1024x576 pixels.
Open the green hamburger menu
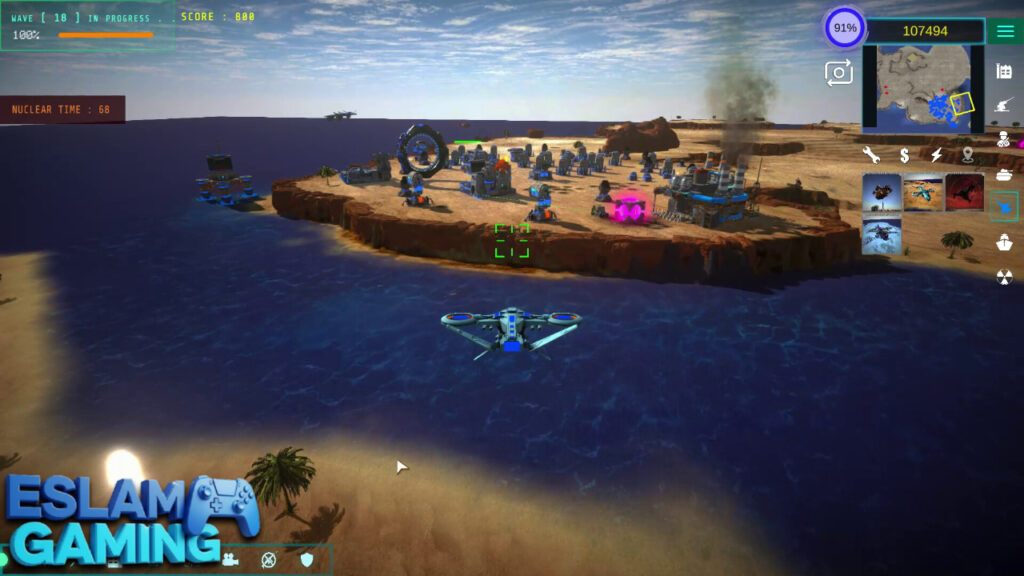(1004, 31)
